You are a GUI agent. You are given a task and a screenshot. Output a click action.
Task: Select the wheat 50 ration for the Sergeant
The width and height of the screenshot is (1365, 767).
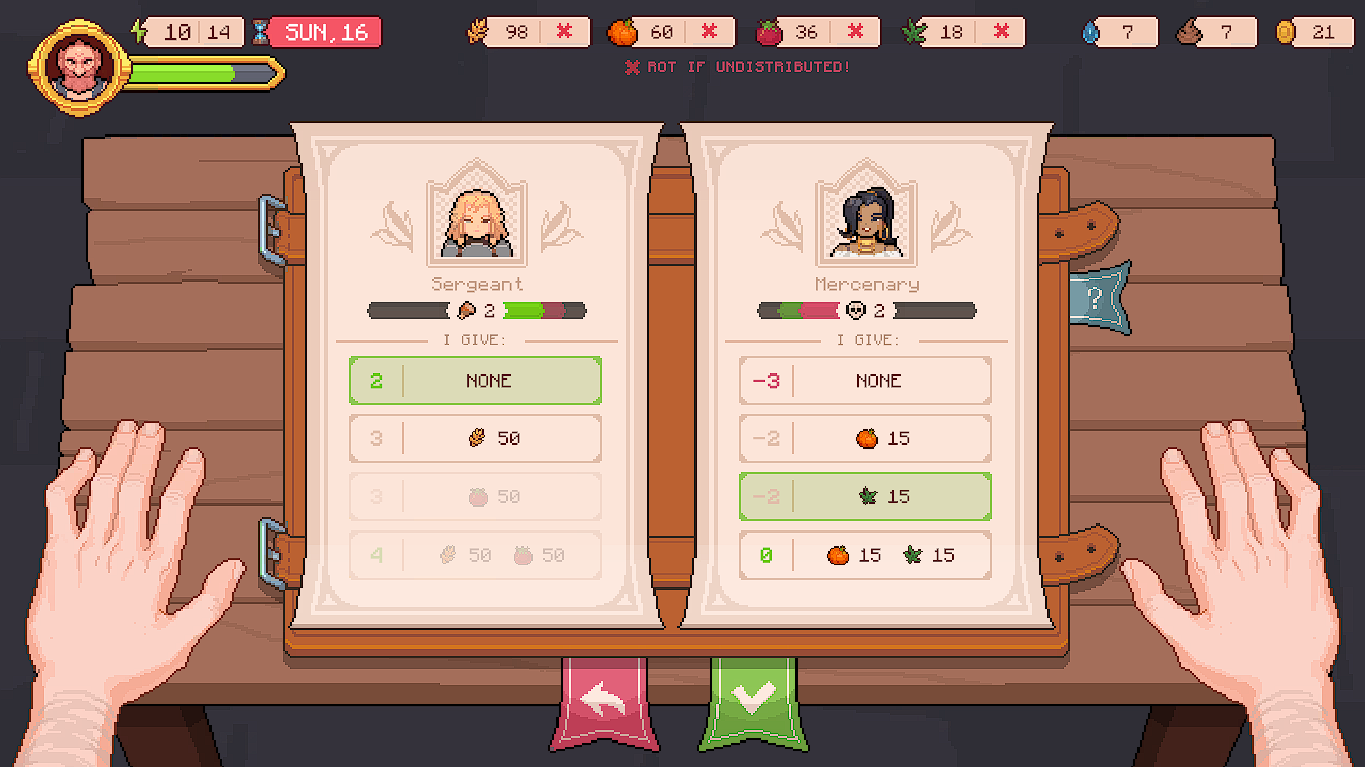[475, 438]
